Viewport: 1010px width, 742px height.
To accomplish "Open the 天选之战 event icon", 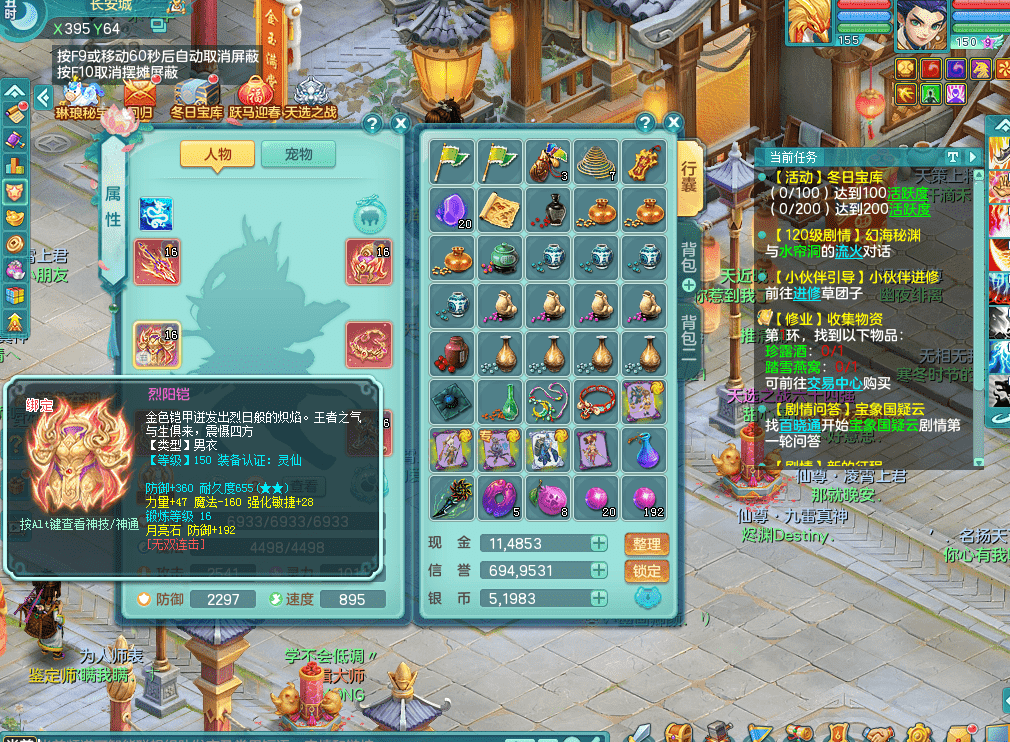I will [x=311, y=98].
